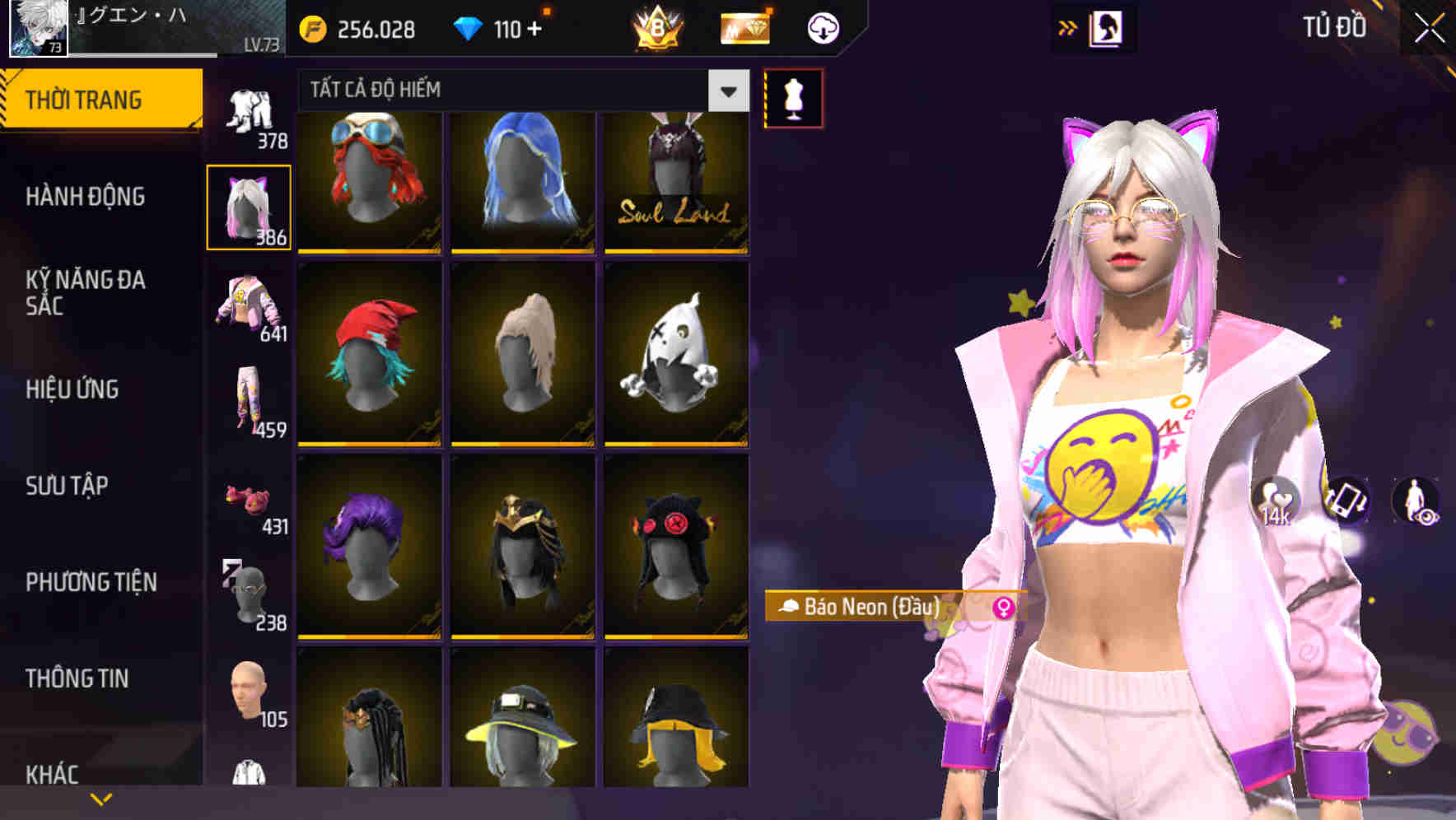Click the mannequin preset outfit icon
The height and width of the screenshot is (820, 1456).
pos(793,98)
